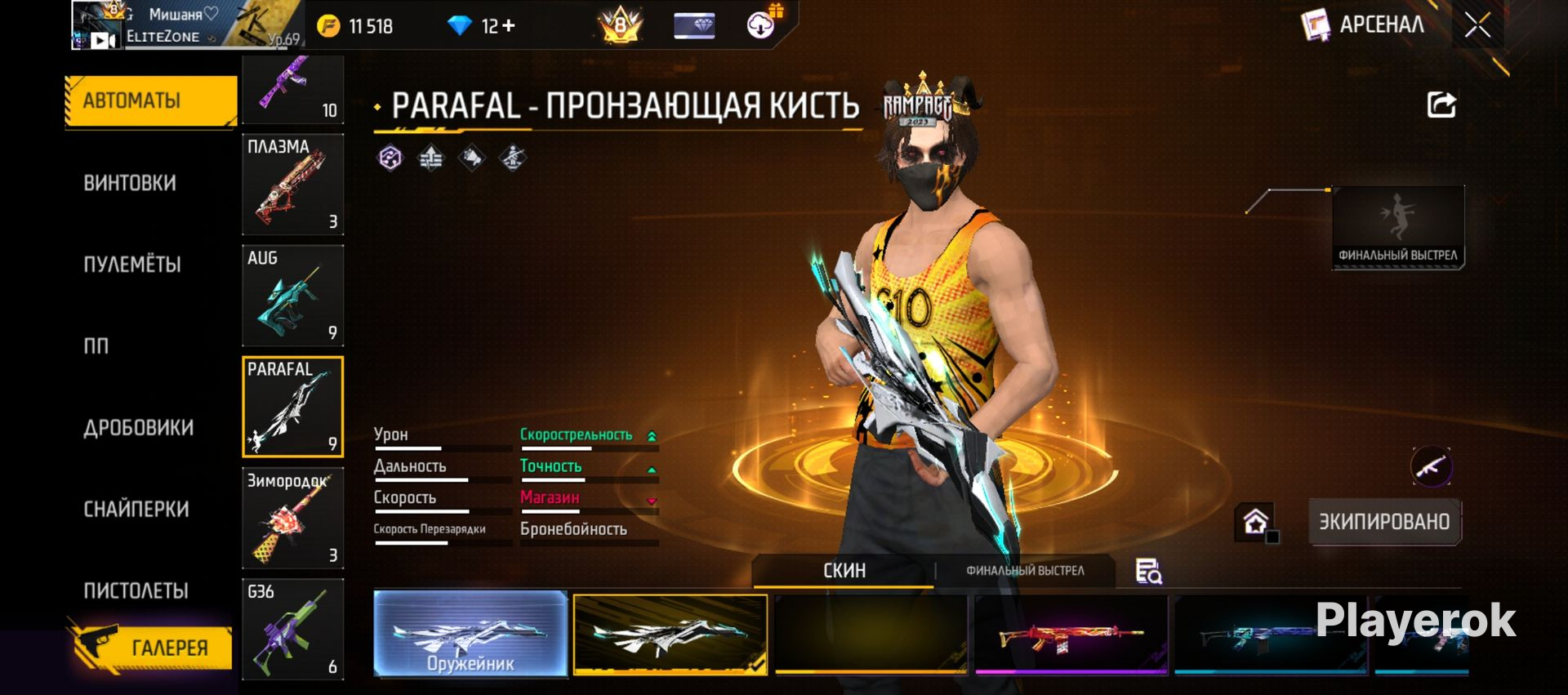Show the Снайперки category

[136, 510]
